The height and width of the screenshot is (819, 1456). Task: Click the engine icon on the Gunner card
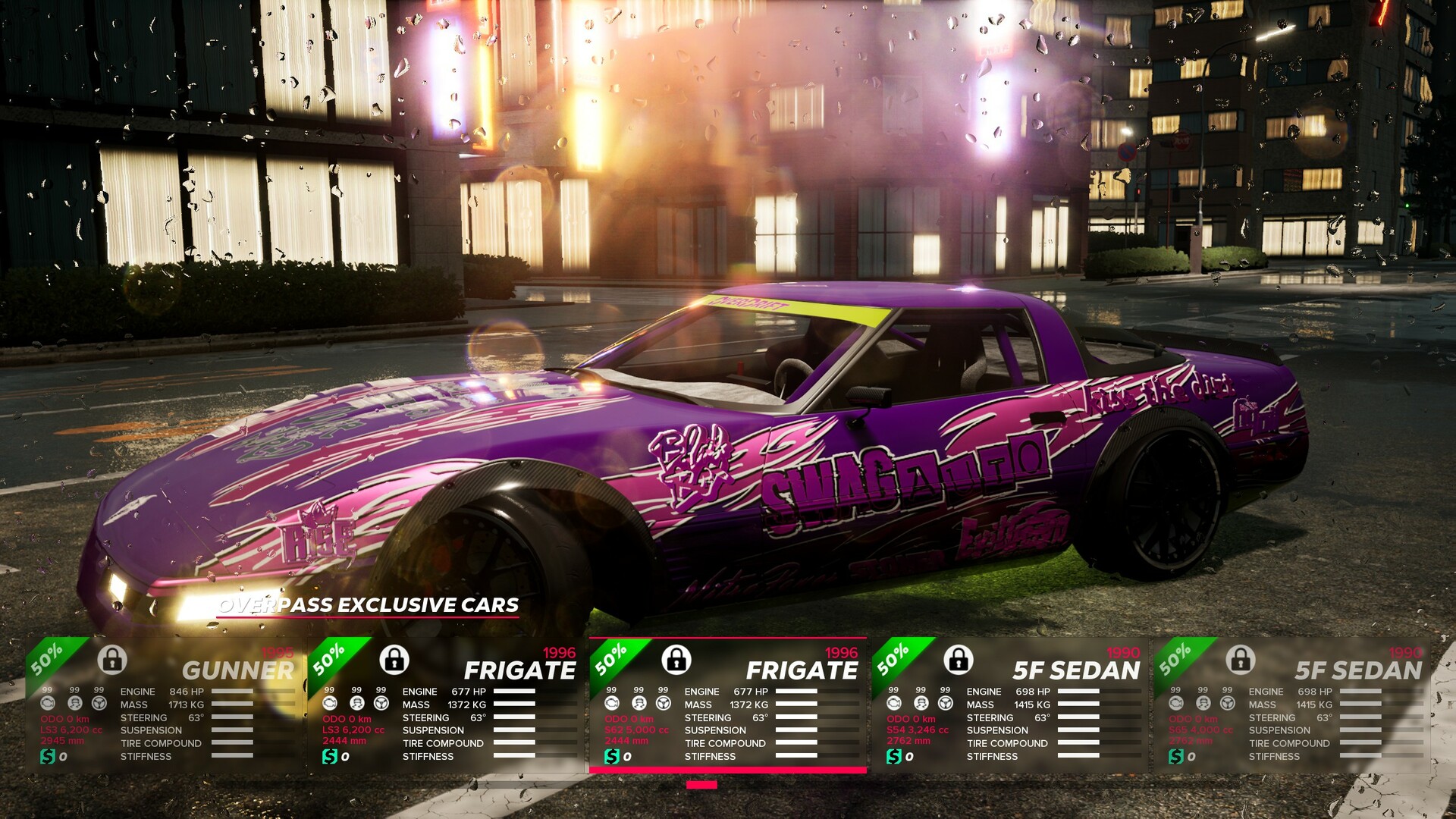49,703
